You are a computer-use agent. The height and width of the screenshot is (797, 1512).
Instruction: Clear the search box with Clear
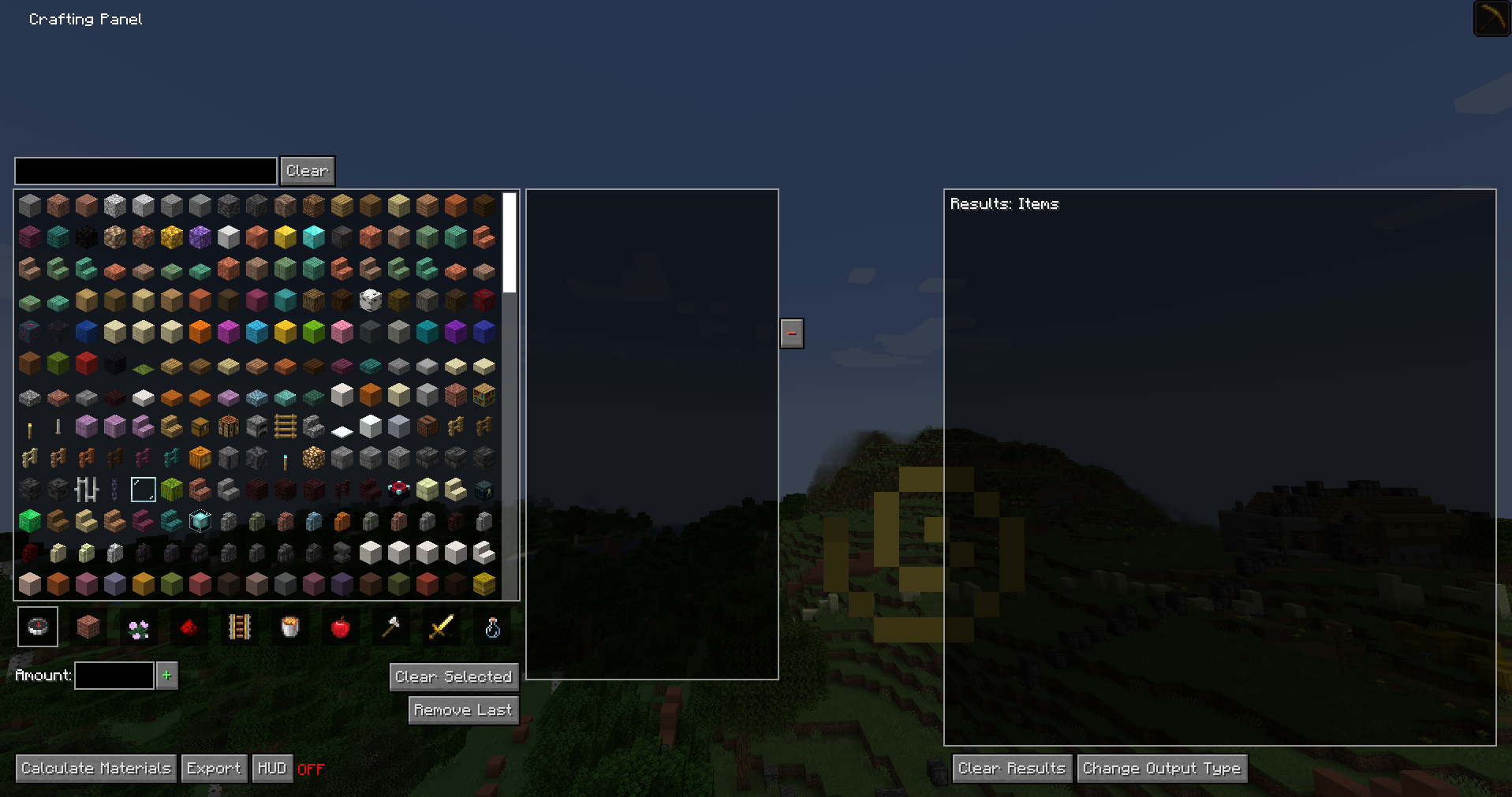[x=307, y=170]
